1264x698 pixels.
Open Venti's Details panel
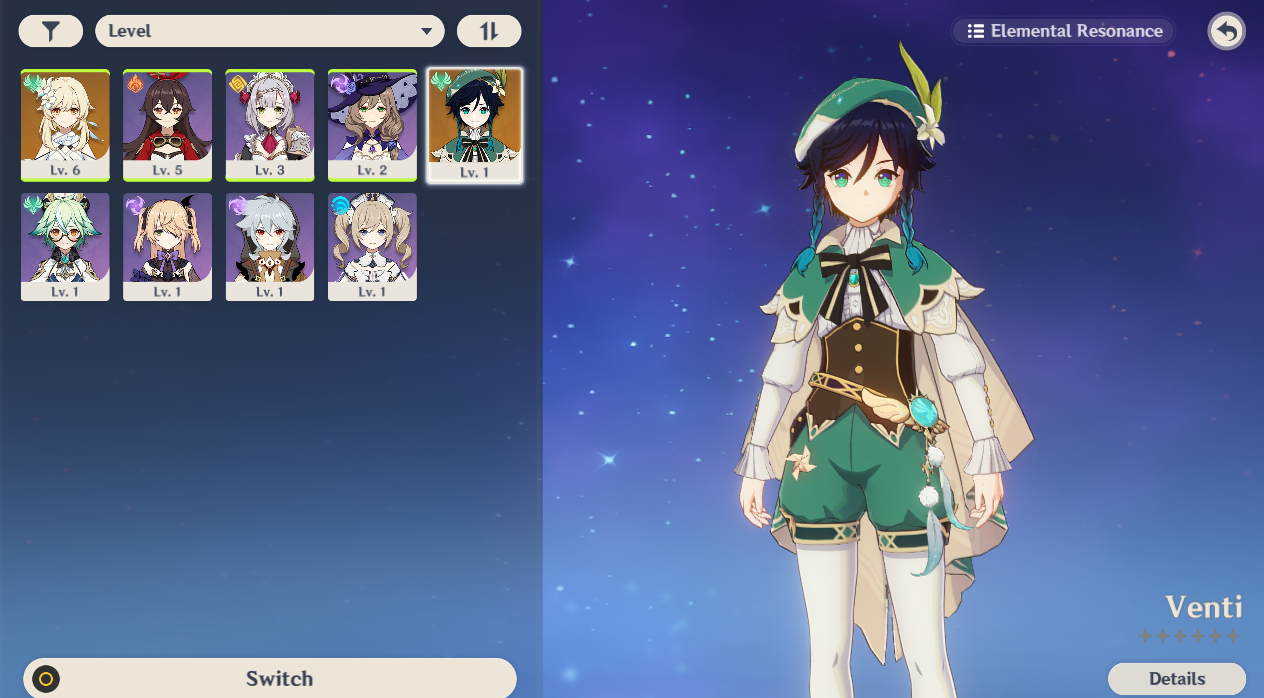pyautogui.click(x=1177, y=679)
